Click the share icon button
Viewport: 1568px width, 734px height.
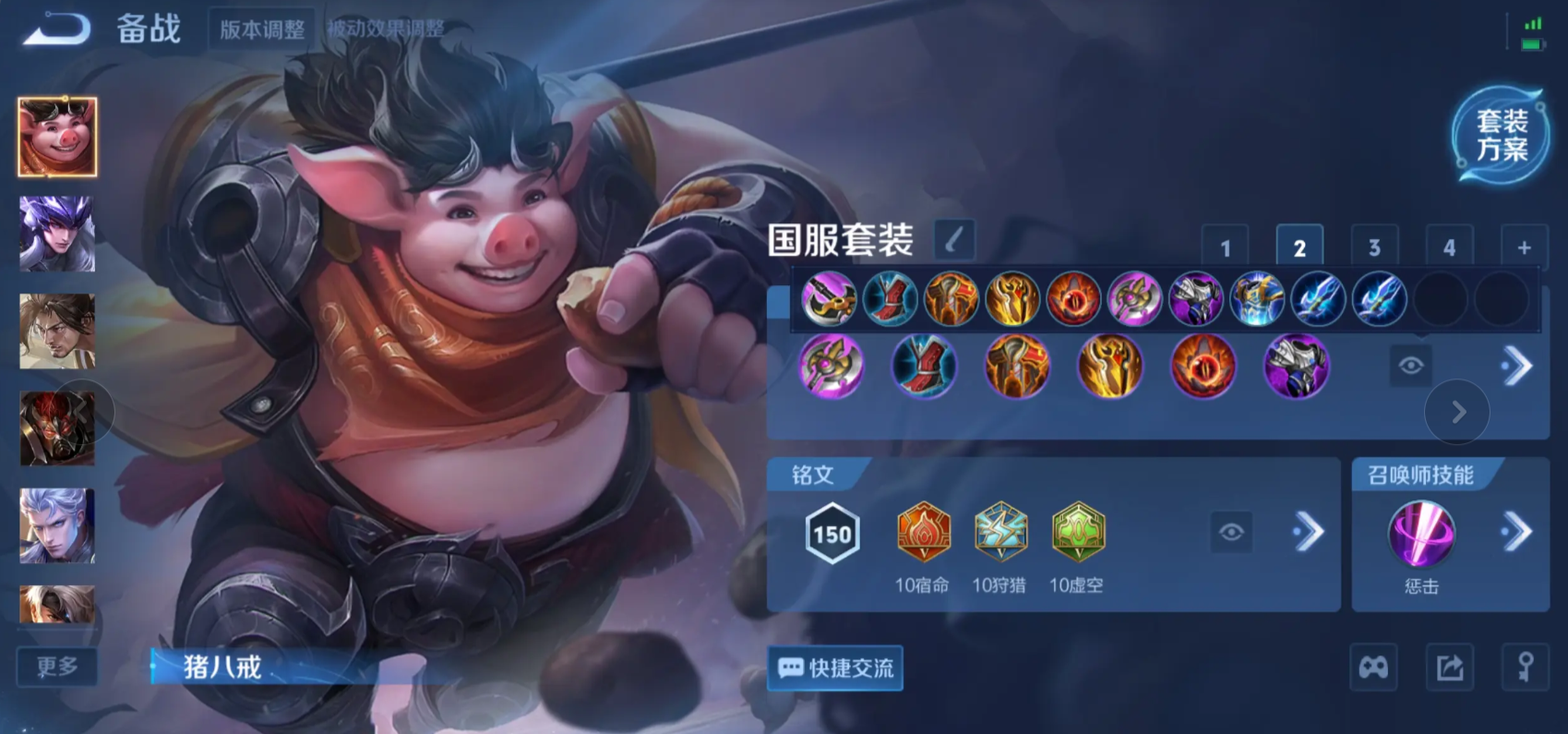(1449, 668)
